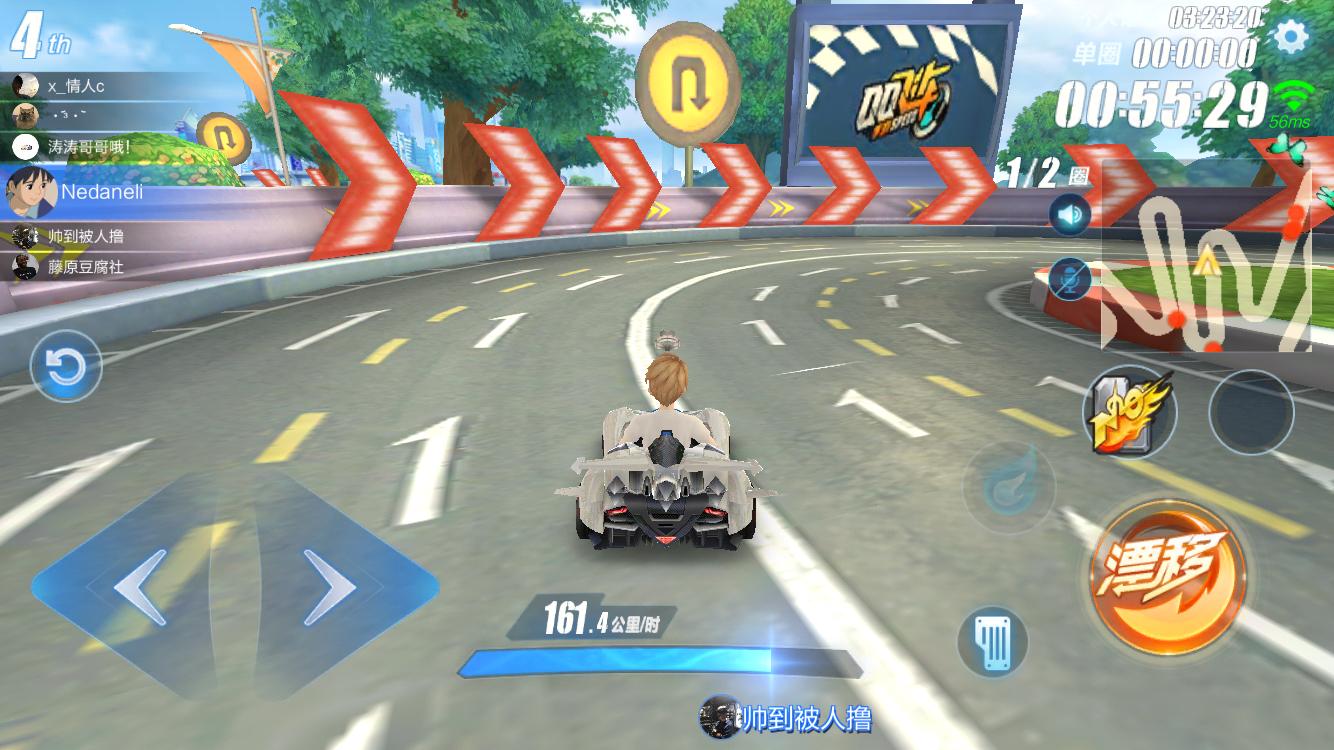Toggle the muted microphone icon

[1069, 278]
